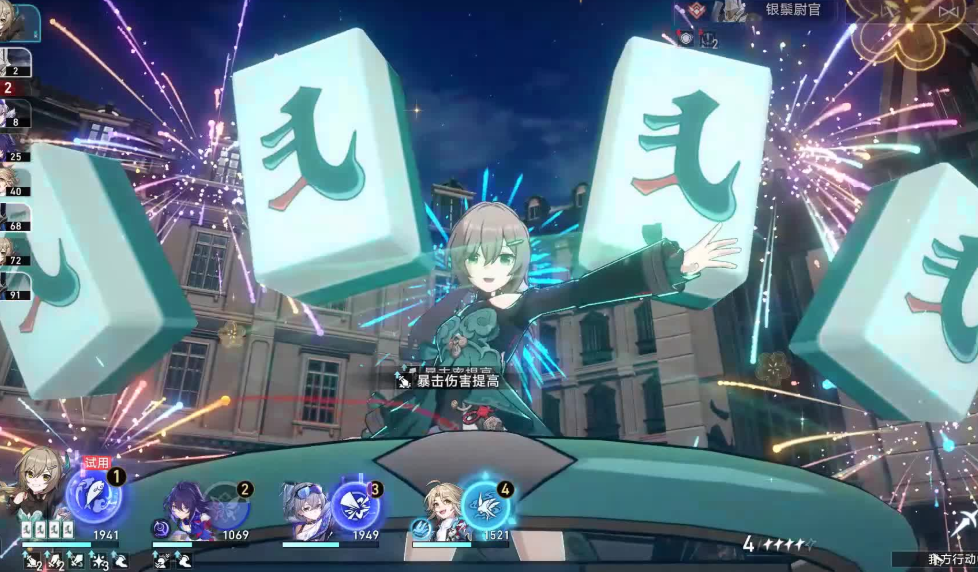Open the current acting character's turn-order portrait

(x=19, y=22)
